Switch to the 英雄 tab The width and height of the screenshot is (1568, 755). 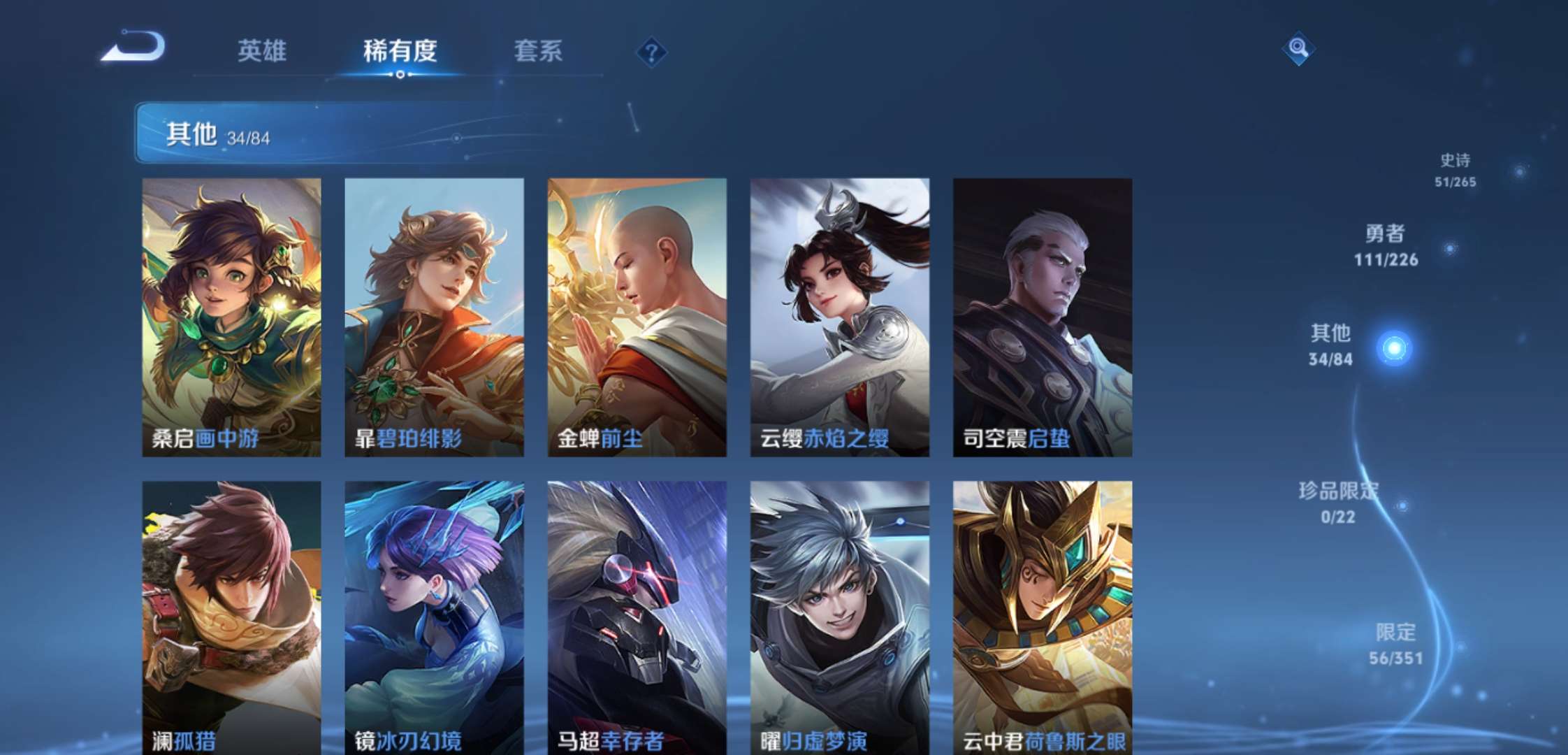point(262,50)
